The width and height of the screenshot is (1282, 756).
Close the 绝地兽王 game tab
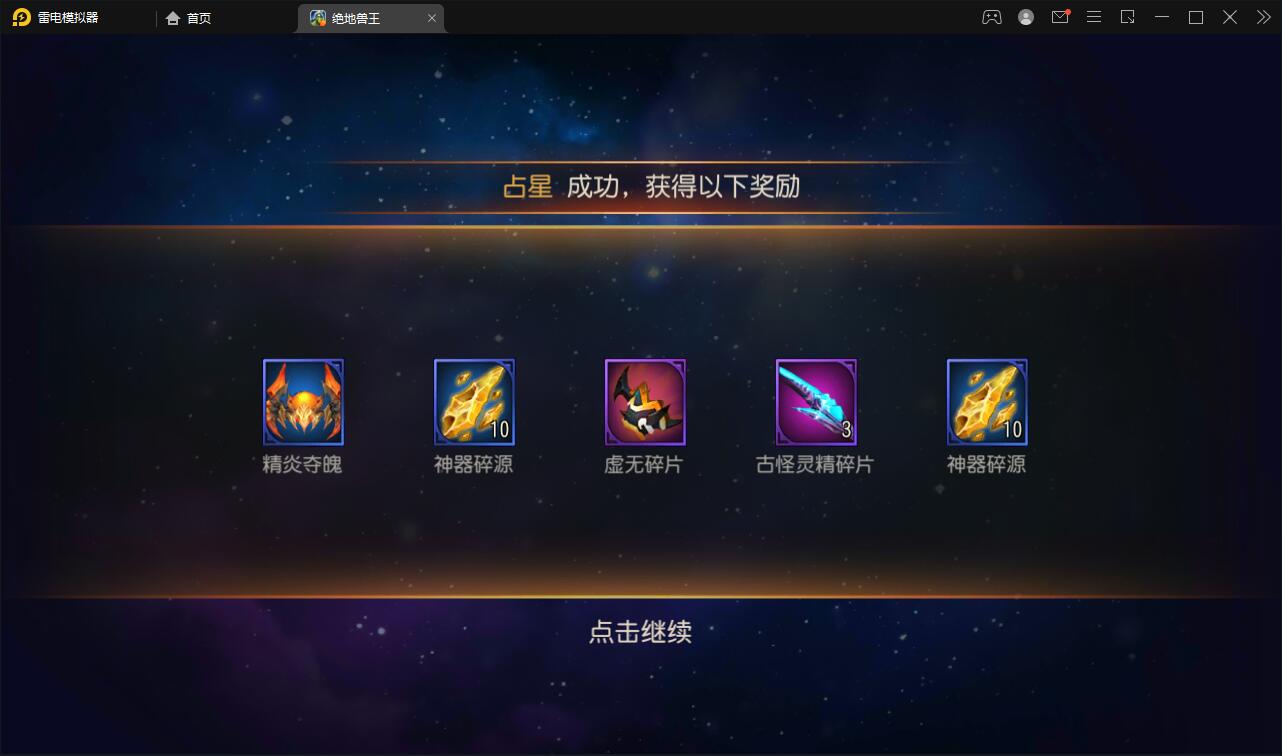[432, 17]
